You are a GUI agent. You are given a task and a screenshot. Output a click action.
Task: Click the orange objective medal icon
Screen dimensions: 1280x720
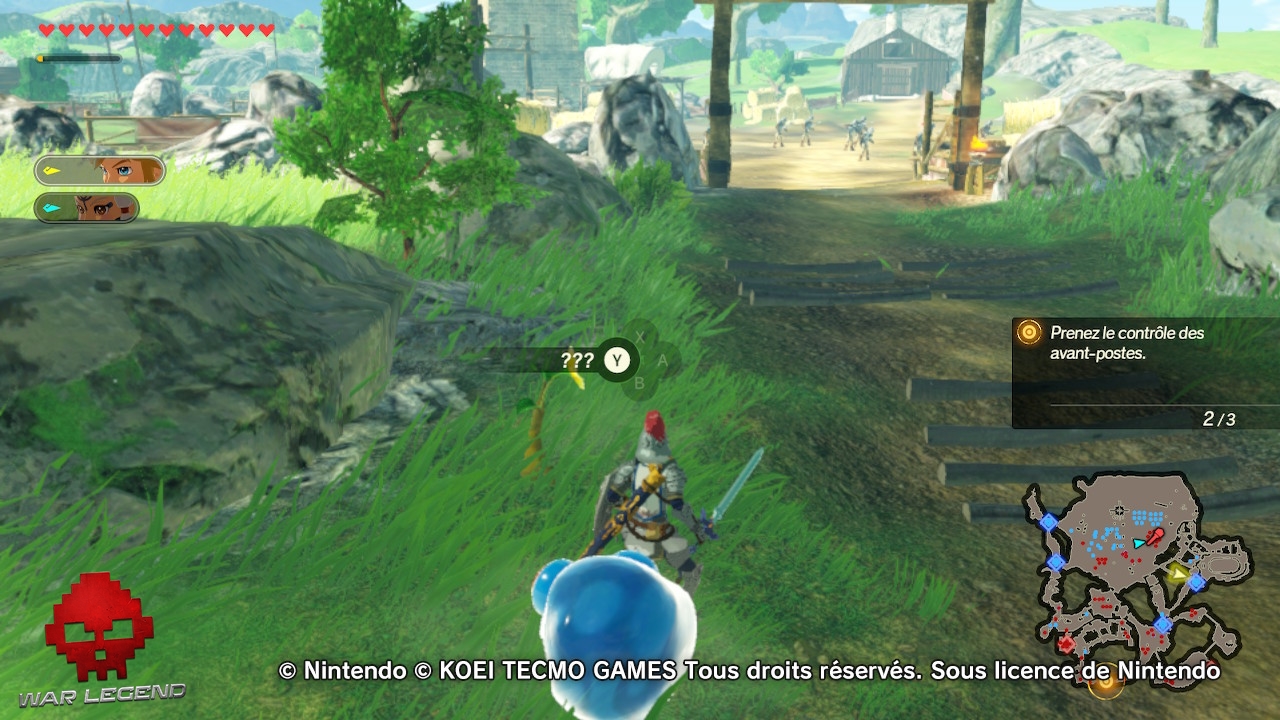[1027, 333]
